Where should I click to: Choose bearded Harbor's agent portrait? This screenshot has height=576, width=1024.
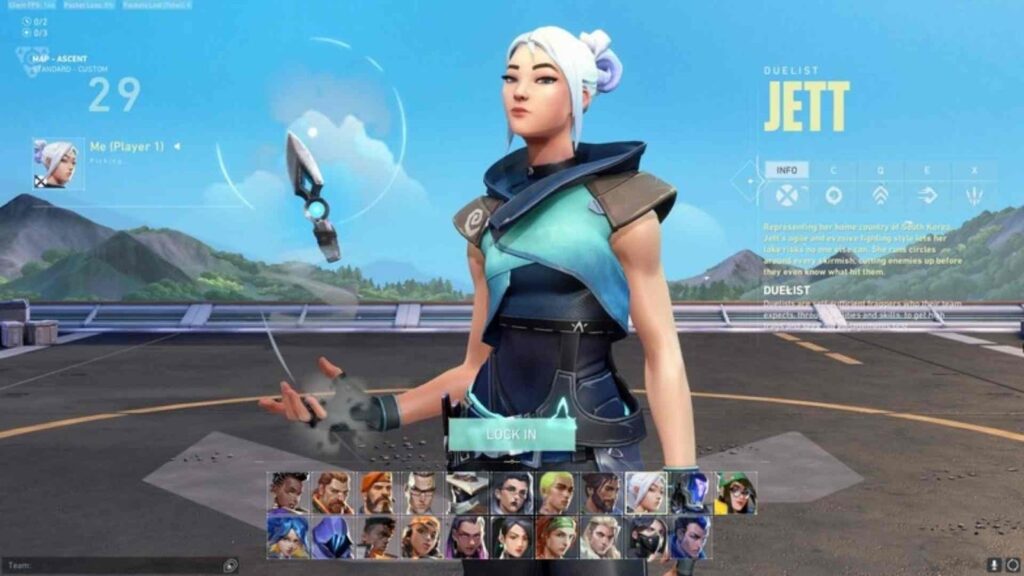click(601, 492)
